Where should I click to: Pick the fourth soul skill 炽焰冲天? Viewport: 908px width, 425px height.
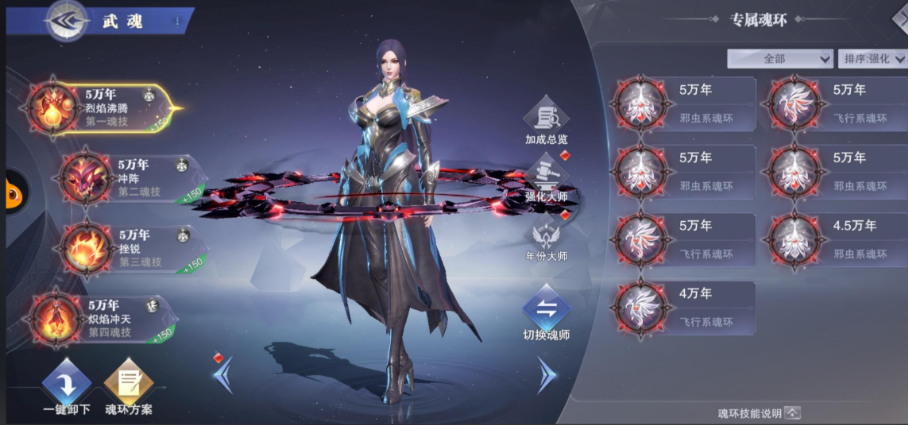98,317
